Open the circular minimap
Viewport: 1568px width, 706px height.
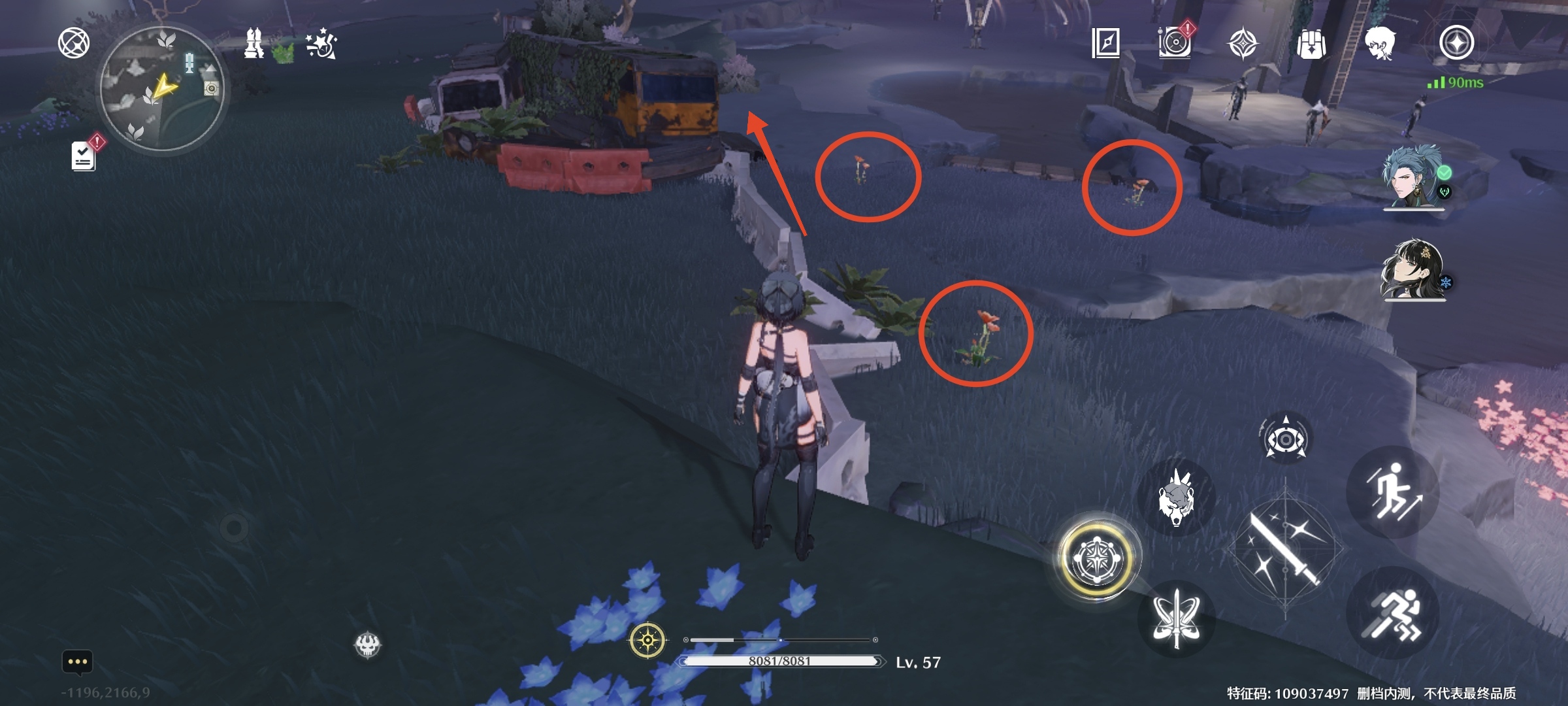point(162,88)
